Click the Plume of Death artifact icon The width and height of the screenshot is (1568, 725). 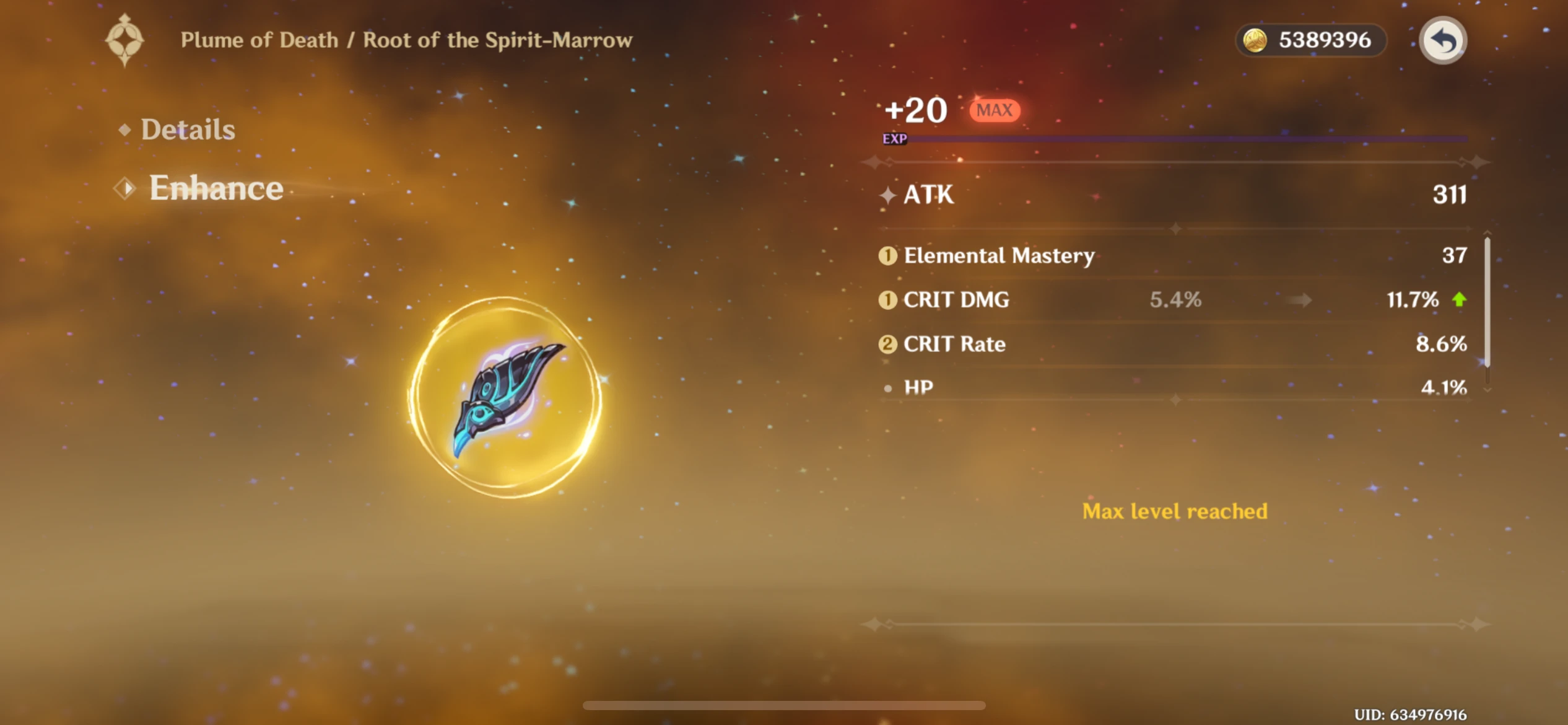tap(505, 397)
